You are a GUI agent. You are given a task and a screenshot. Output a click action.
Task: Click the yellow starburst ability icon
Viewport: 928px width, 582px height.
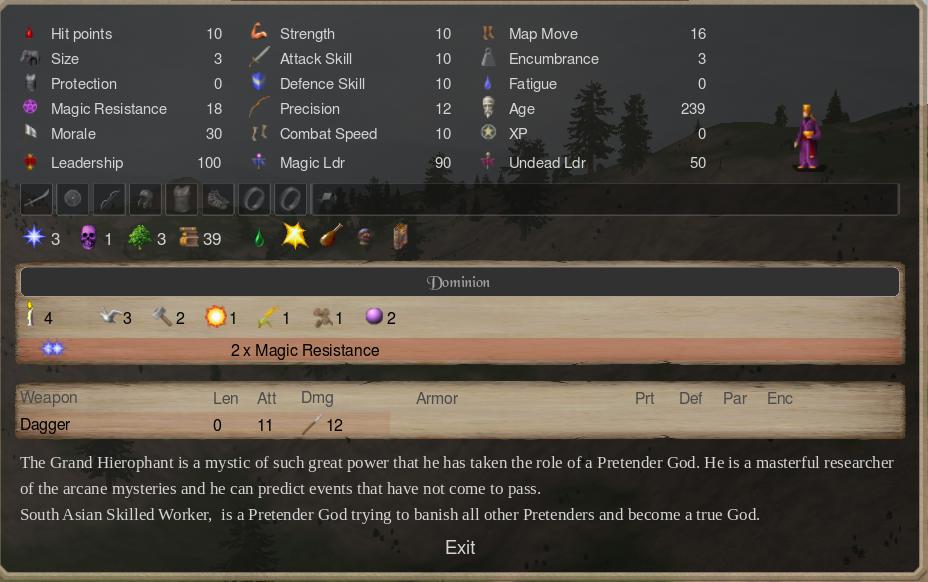pos(294,237)
